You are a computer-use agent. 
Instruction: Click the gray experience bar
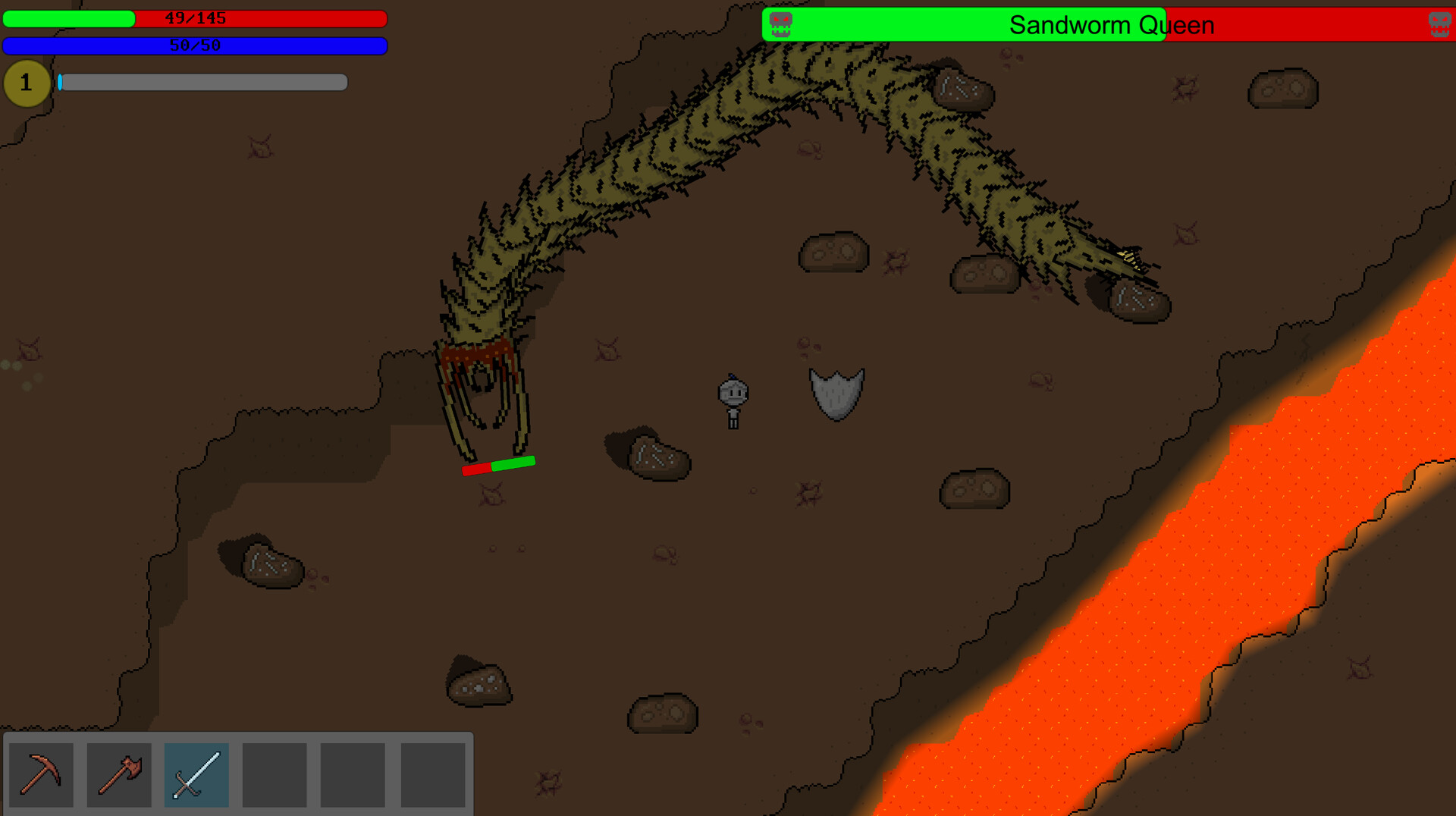pyautogui.click(x=205, y=83)
